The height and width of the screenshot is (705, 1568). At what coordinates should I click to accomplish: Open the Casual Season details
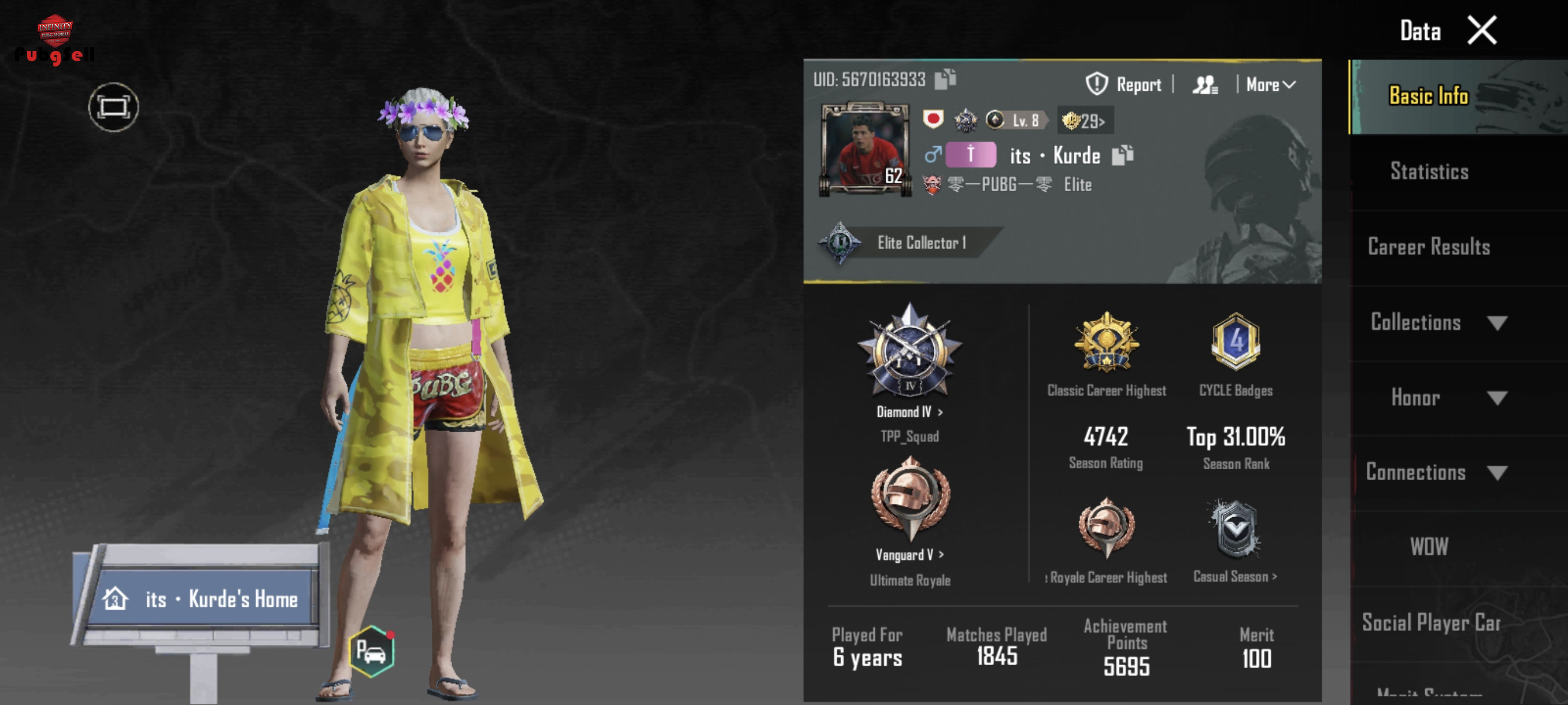1234,576
